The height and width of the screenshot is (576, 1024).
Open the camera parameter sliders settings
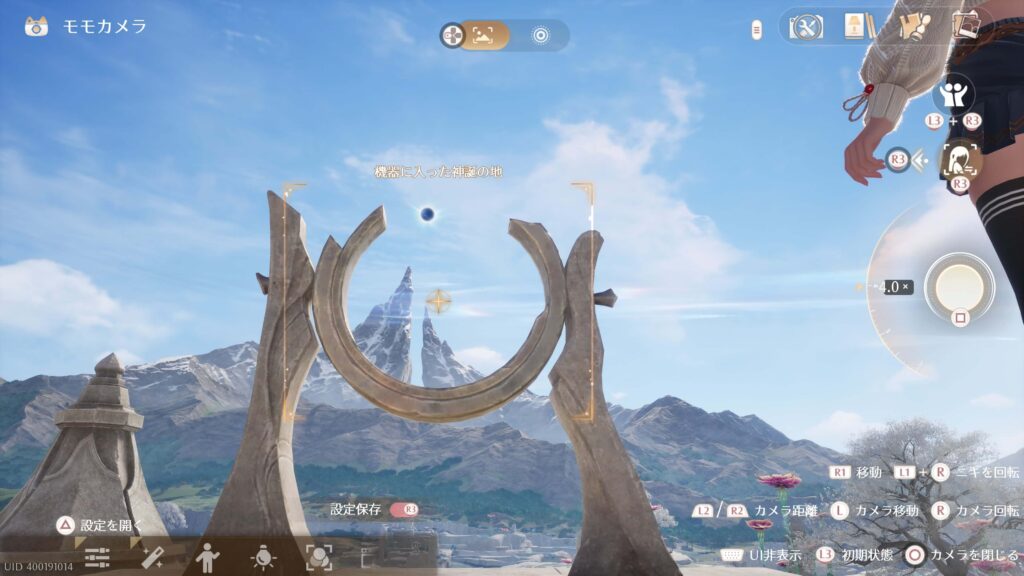(97, 558)
